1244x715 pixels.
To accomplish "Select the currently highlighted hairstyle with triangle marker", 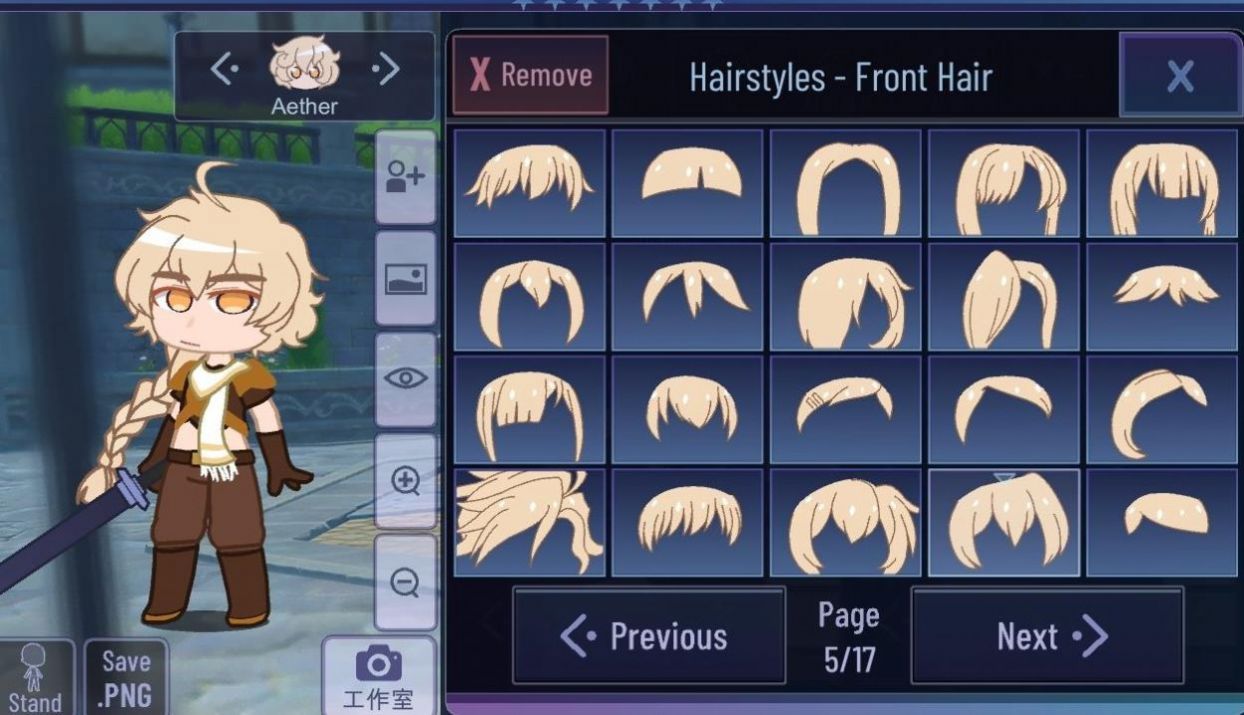I will pos(1004,523).
